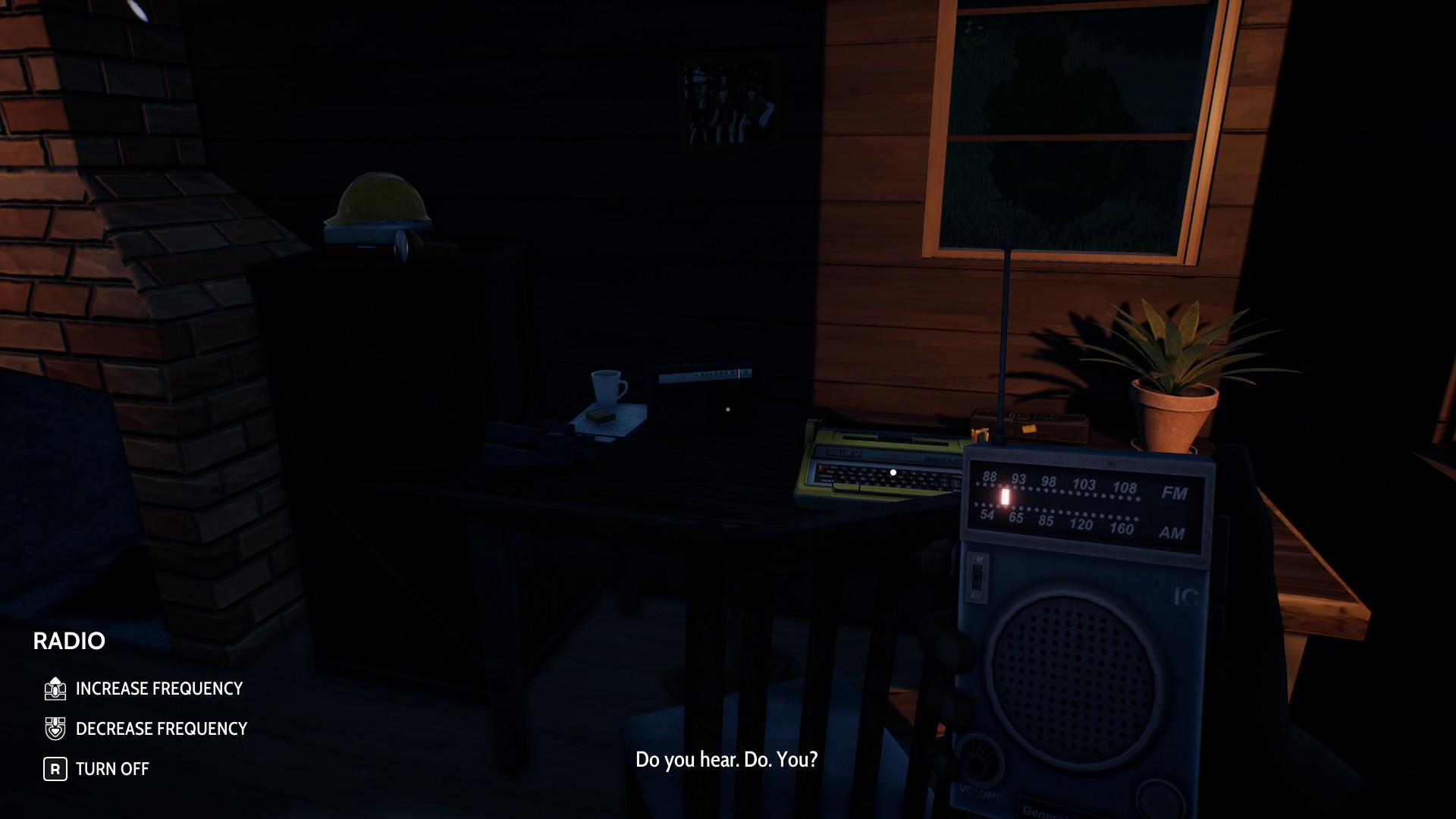This screenshot has height=819, width=1456.
Task: Click the TURN OFF label
Action: coord(111,768)
